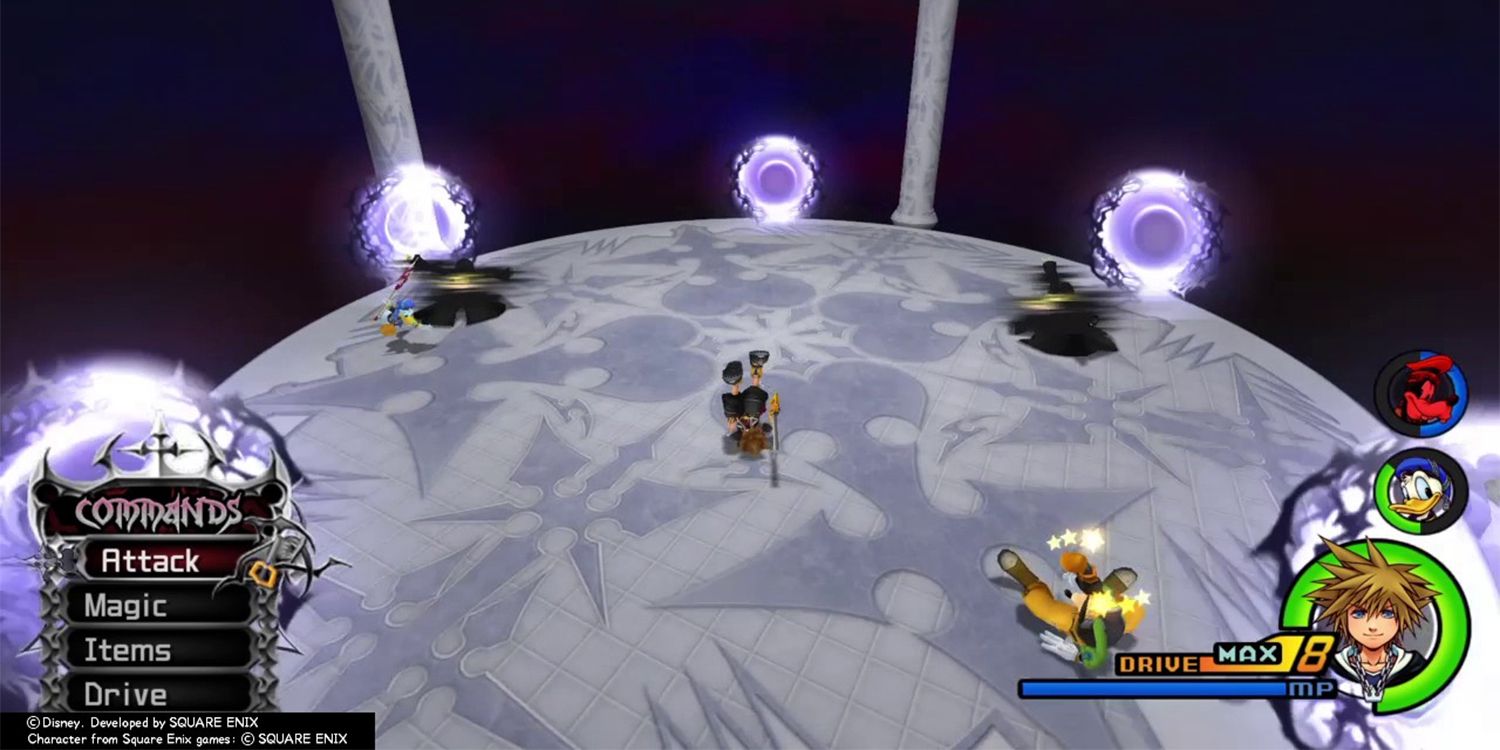Viewport: 1500px width, 750px height.
Task: Click the Commands menu header
Action: [160, 510]
